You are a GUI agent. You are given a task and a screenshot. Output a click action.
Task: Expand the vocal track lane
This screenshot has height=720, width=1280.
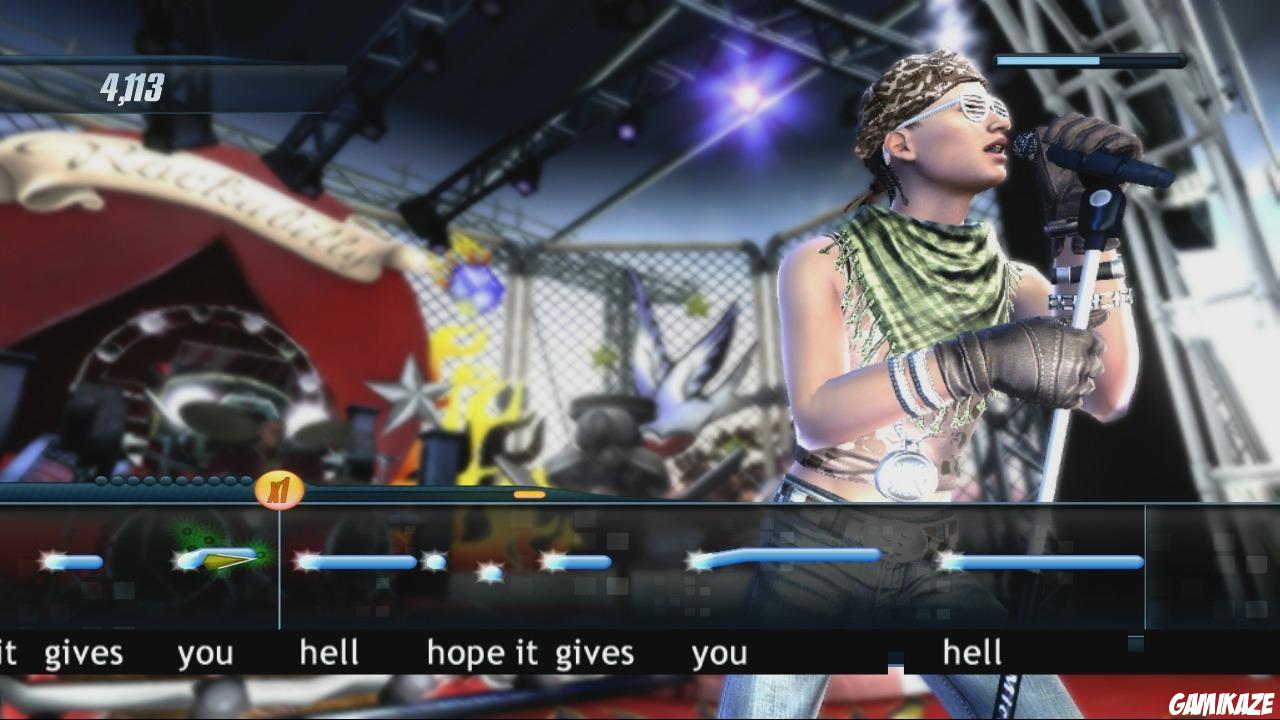640,565
